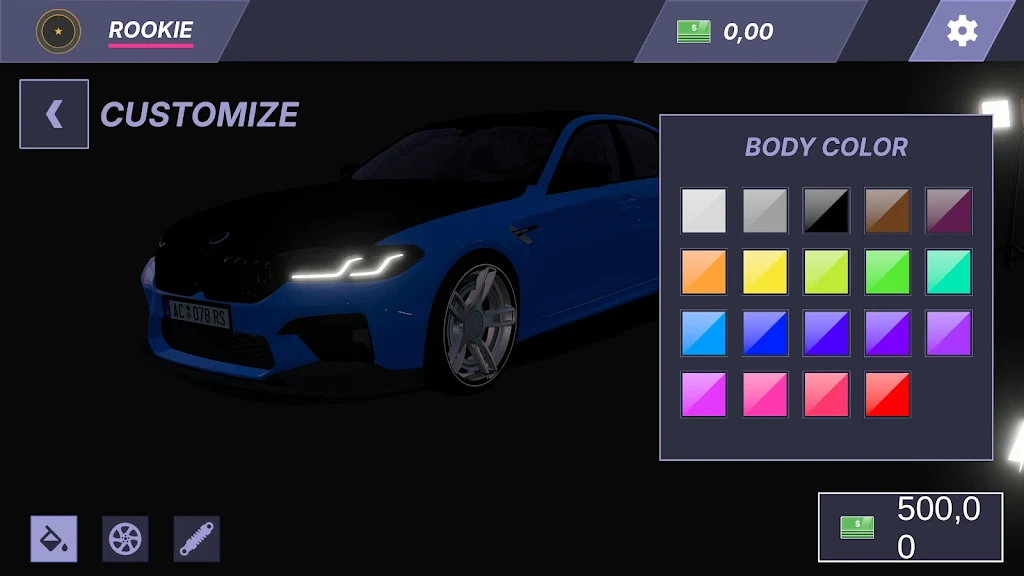Select the paint bucket body color tab
The image size is (1024, 576).
(x=54, y=539)
